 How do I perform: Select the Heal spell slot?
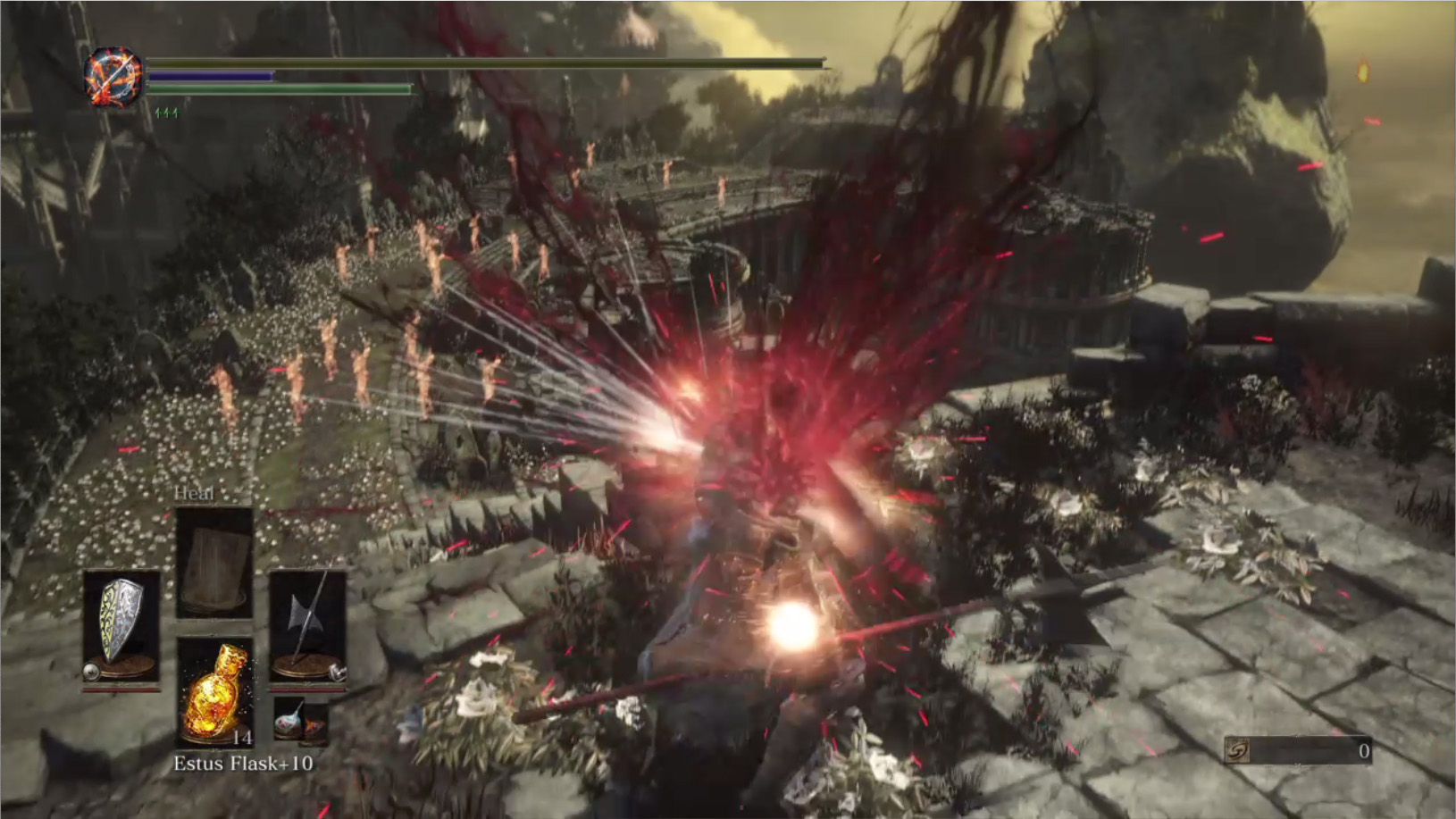coord(214,563)
